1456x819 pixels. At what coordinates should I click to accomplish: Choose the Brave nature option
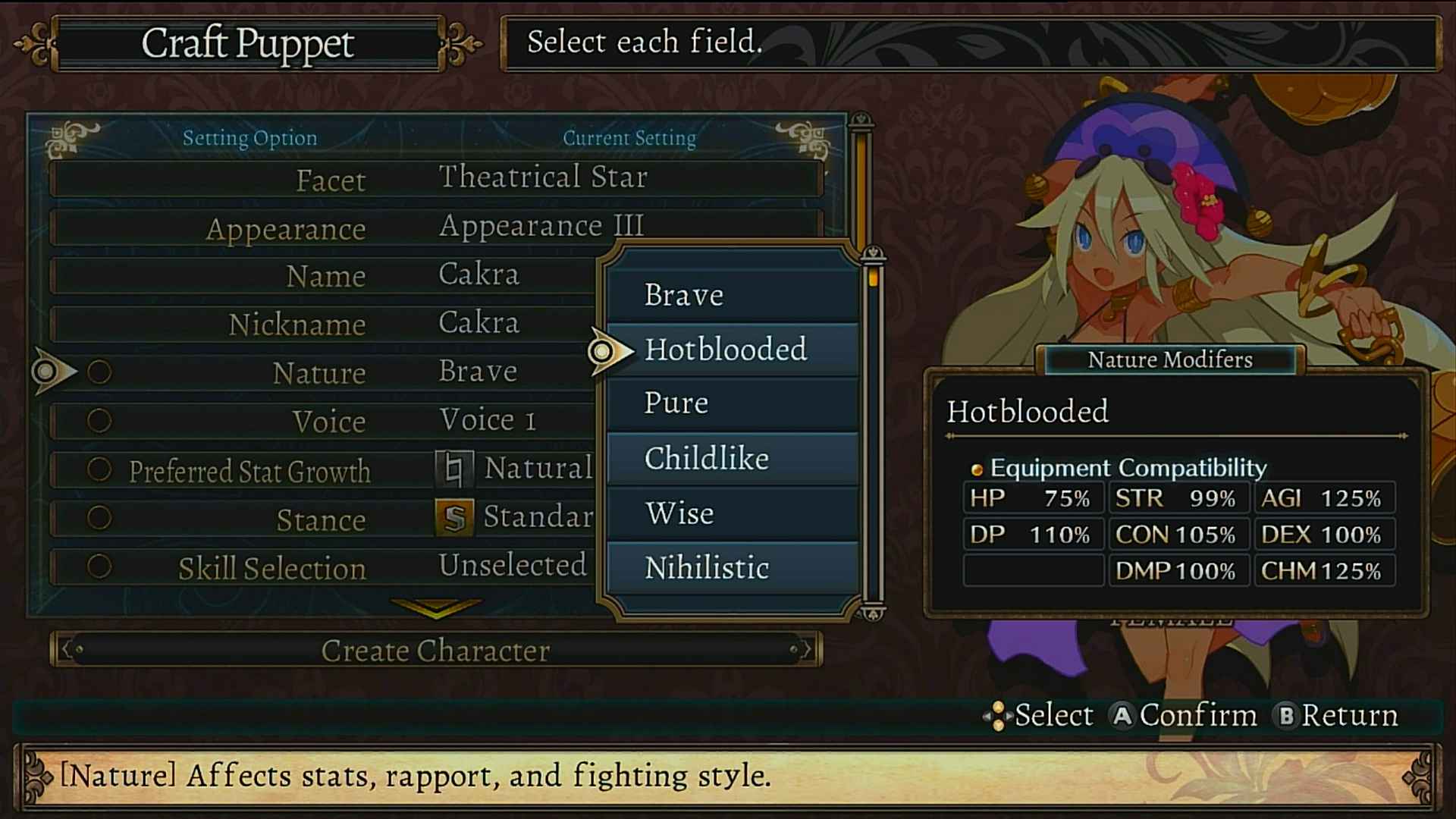(x=732, y=294)
